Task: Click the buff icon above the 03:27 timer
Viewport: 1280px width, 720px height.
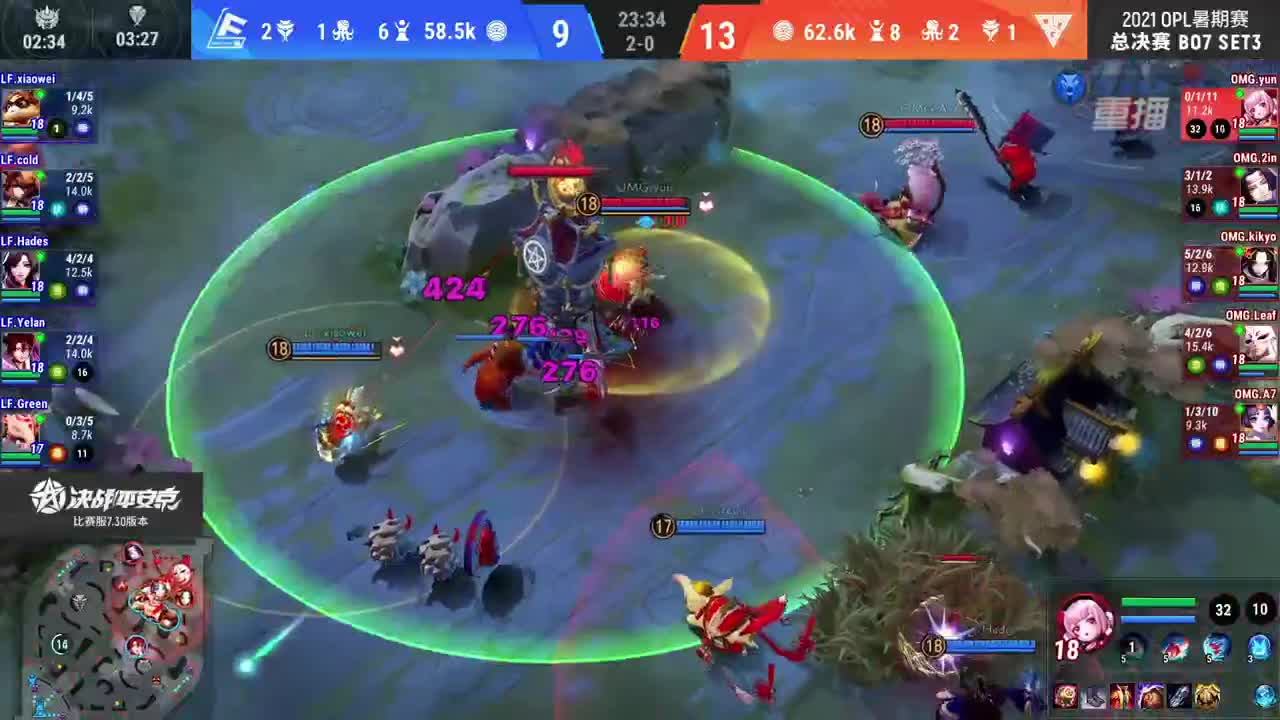Action: (x=136, y=15)
